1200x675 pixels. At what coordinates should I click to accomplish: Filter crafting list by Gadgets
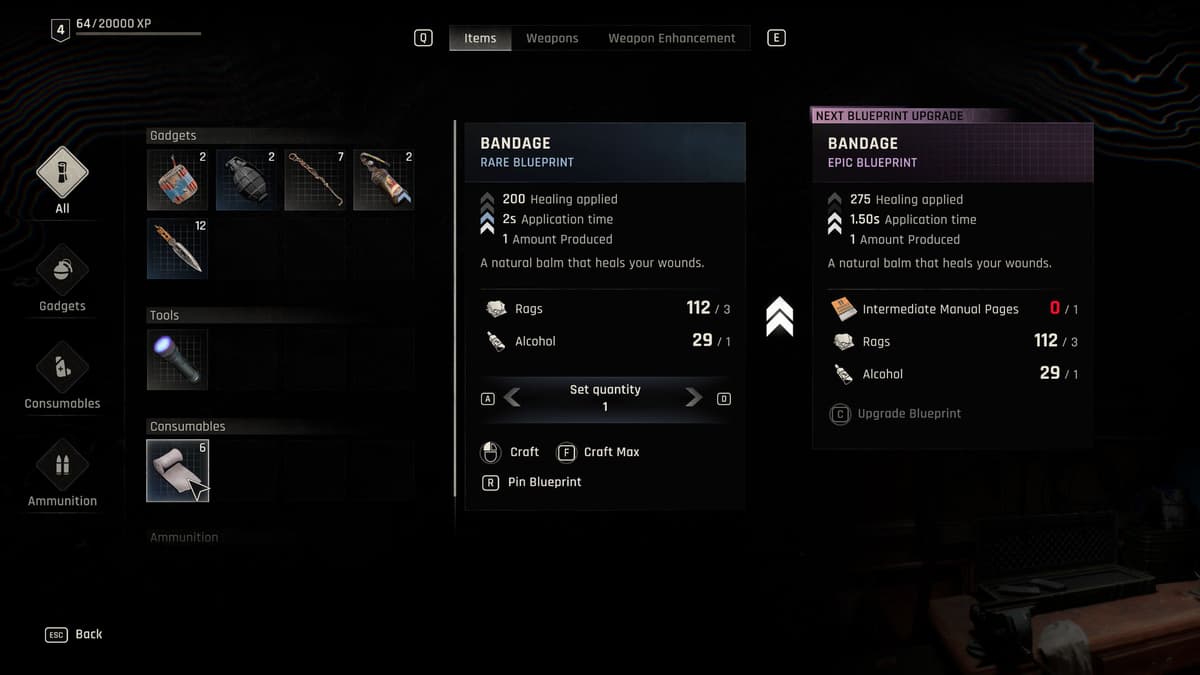[62, 277]
